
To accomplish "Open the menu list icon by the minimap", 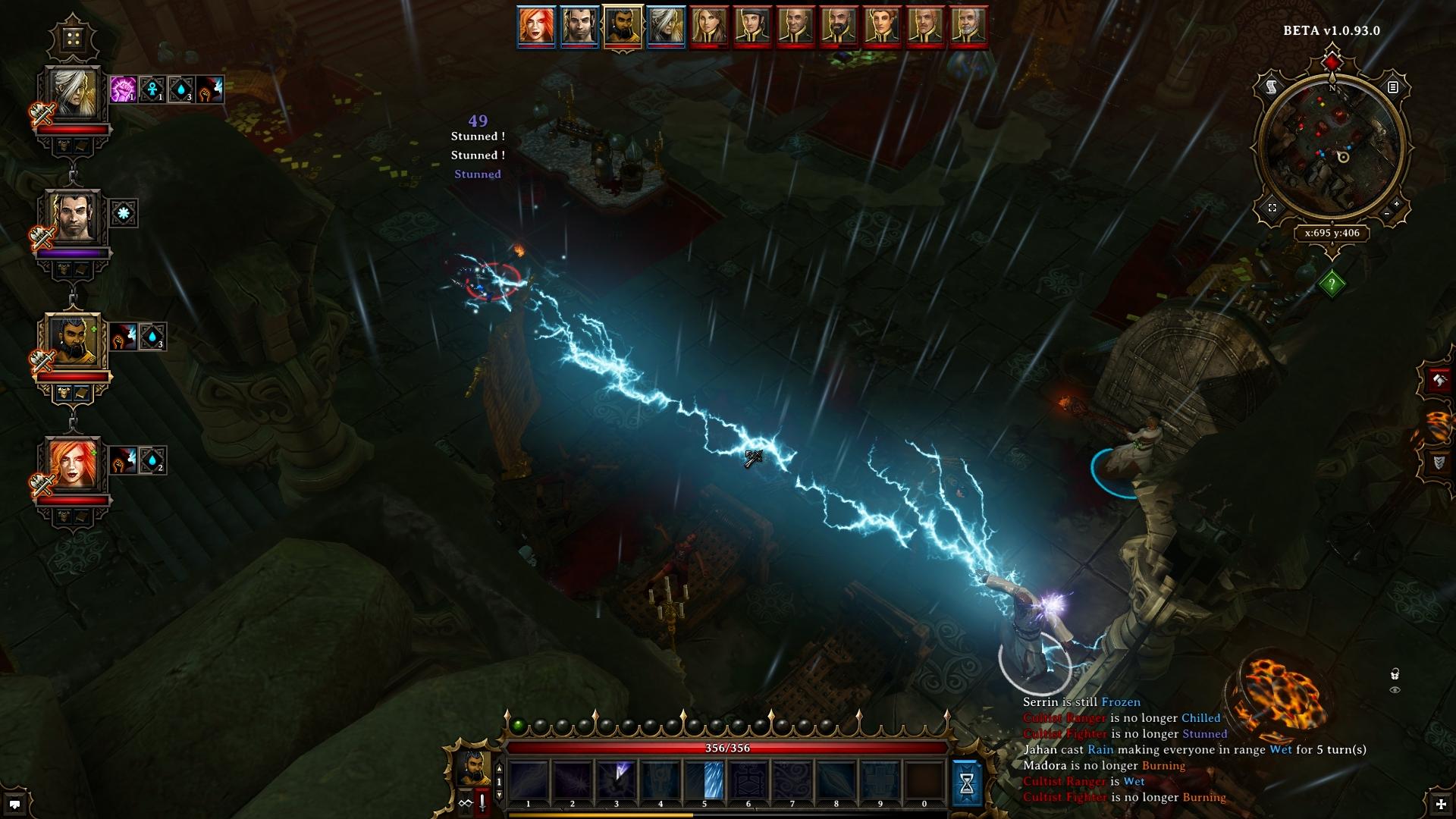I will click(x=1392, y=88).
